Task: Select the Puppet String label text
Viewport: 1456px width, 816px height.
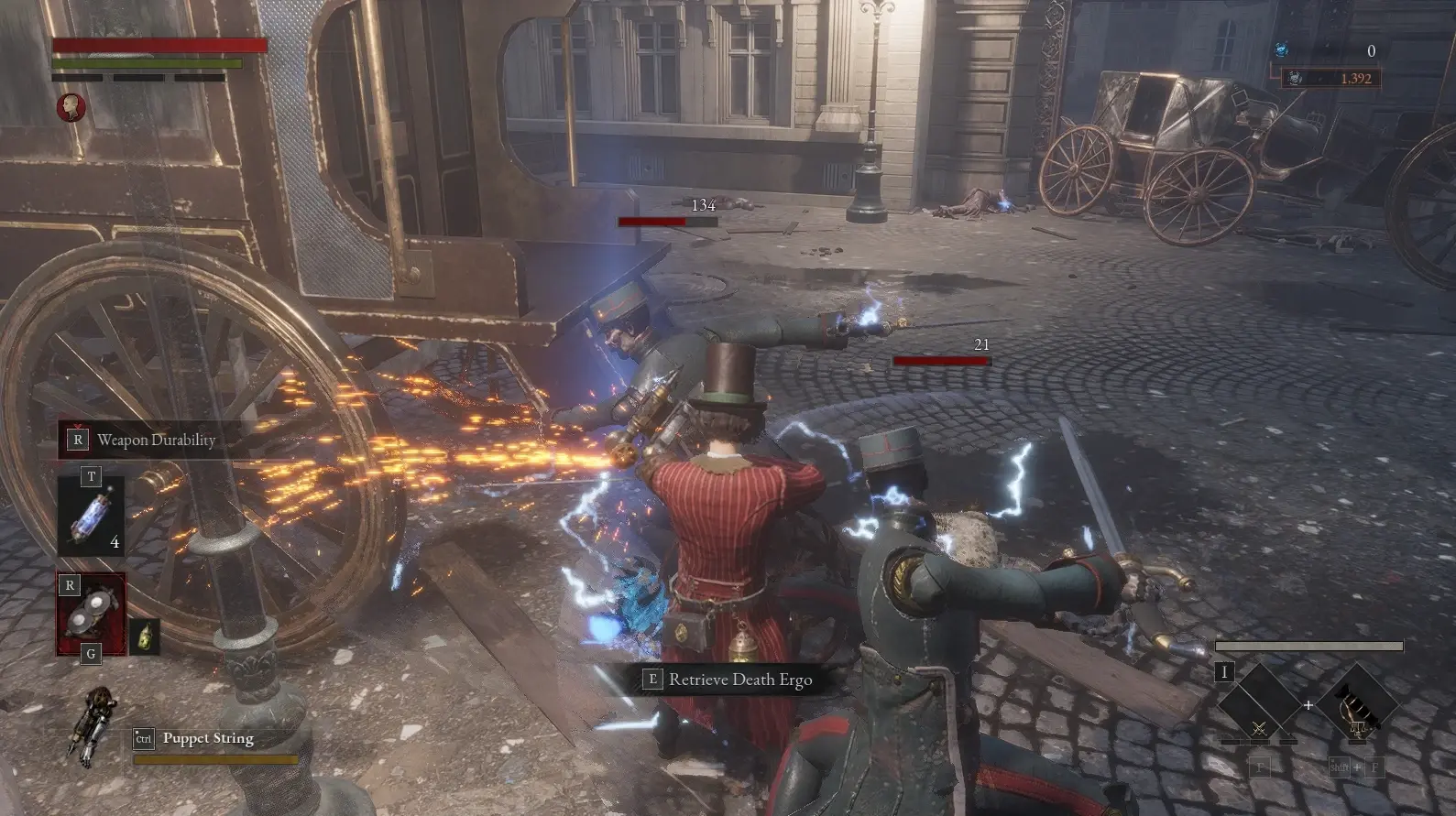Action: 208,739
